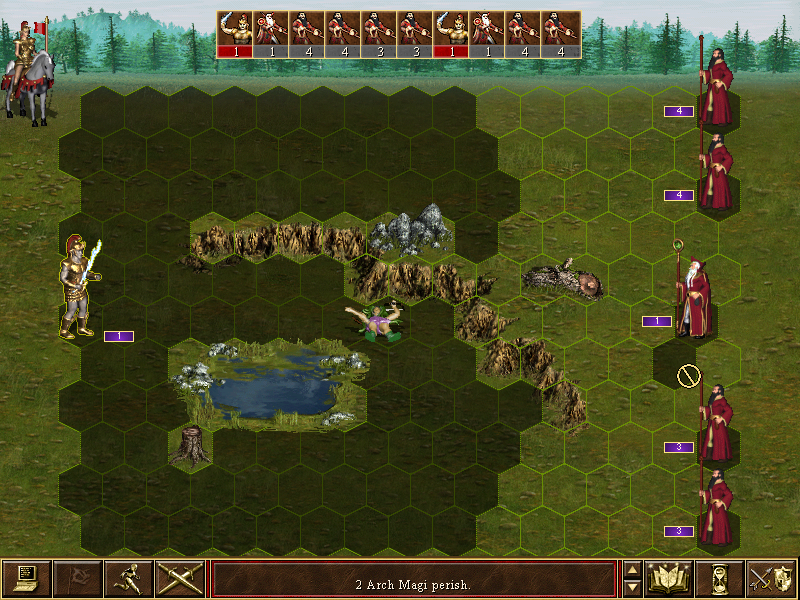Click the combat log message bar
Viewport: 800px width, 600px height.
click(413, 579)
